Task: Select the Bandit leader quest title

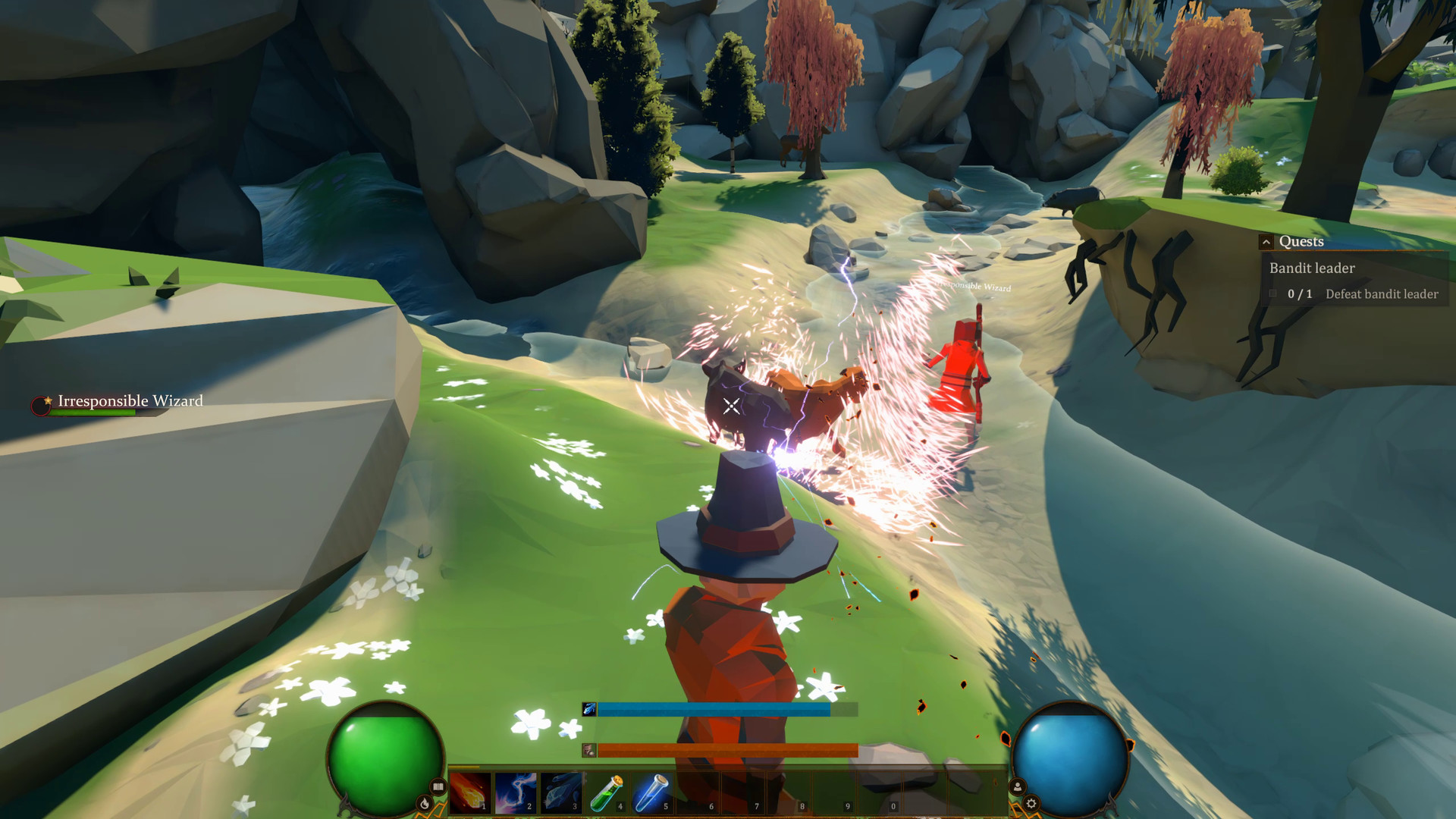Action: point(1312,268)
